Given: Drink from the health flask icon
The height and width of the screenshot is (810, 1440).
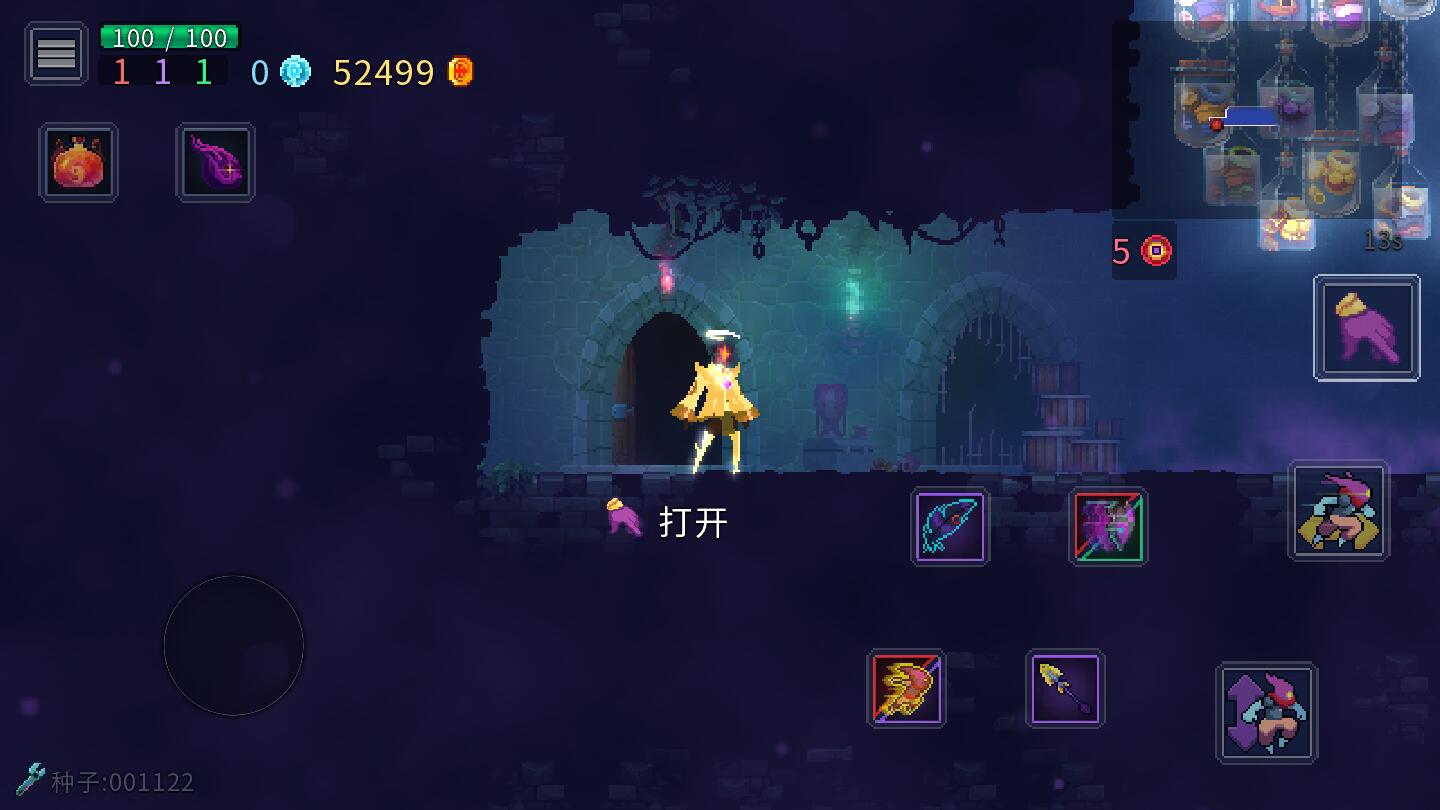Looking at the screenshot, I should 78,161.
